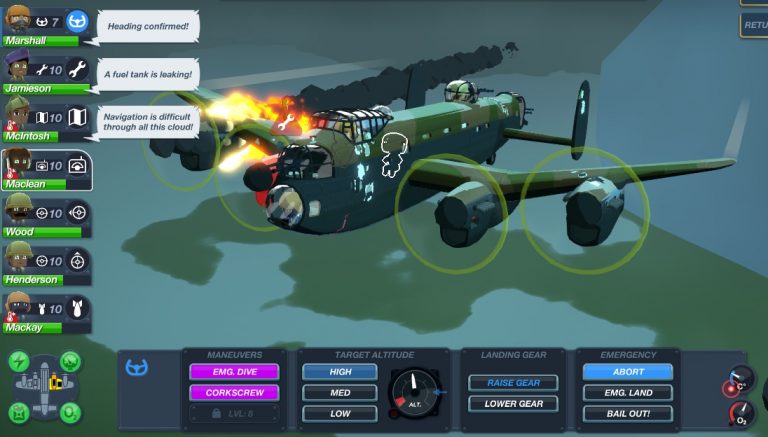This screenshot has width=768, height=437.
Task: Order the crew to BAIL OUT!
Action: [628, 413]
